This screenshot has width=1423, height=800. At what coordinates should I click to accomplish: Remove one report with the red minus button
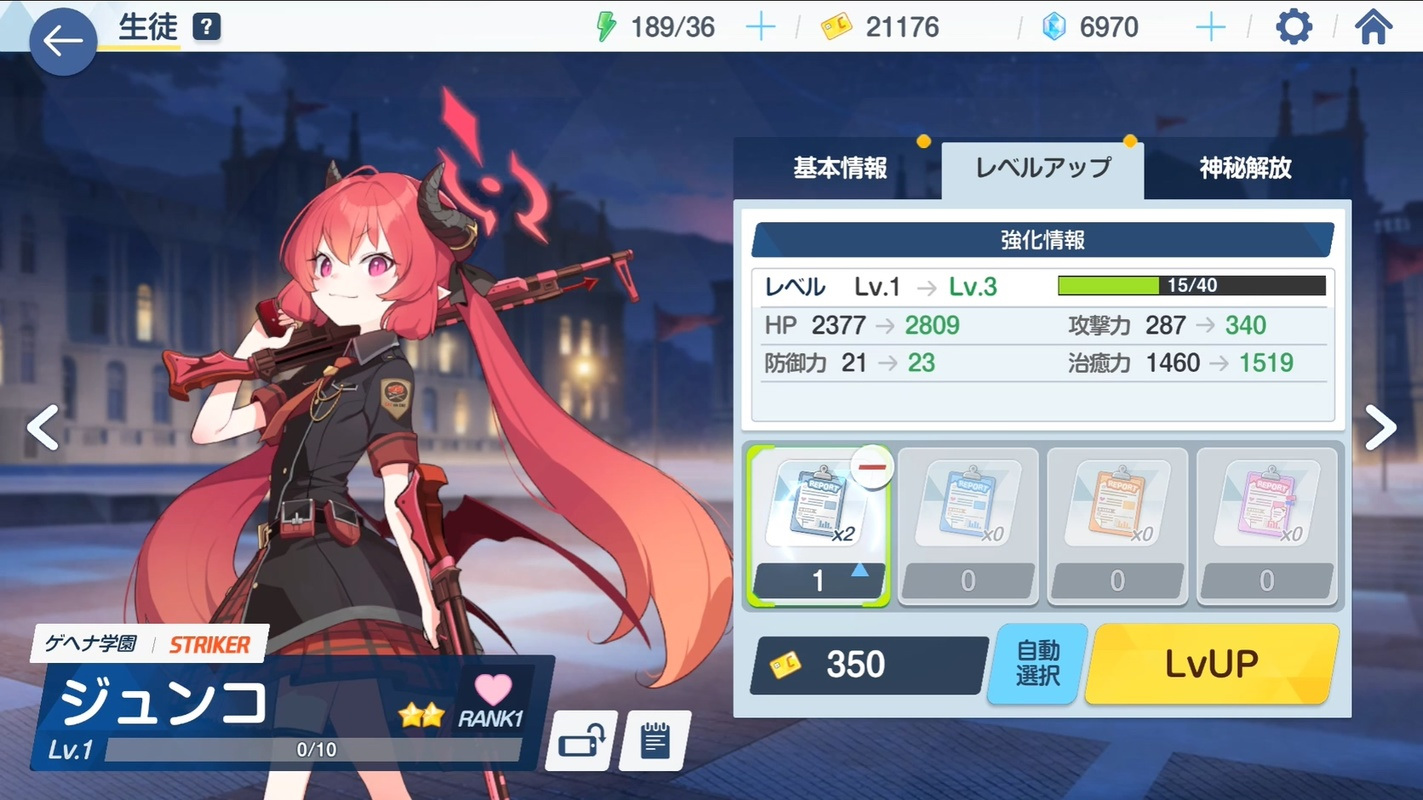pos(873,469)
